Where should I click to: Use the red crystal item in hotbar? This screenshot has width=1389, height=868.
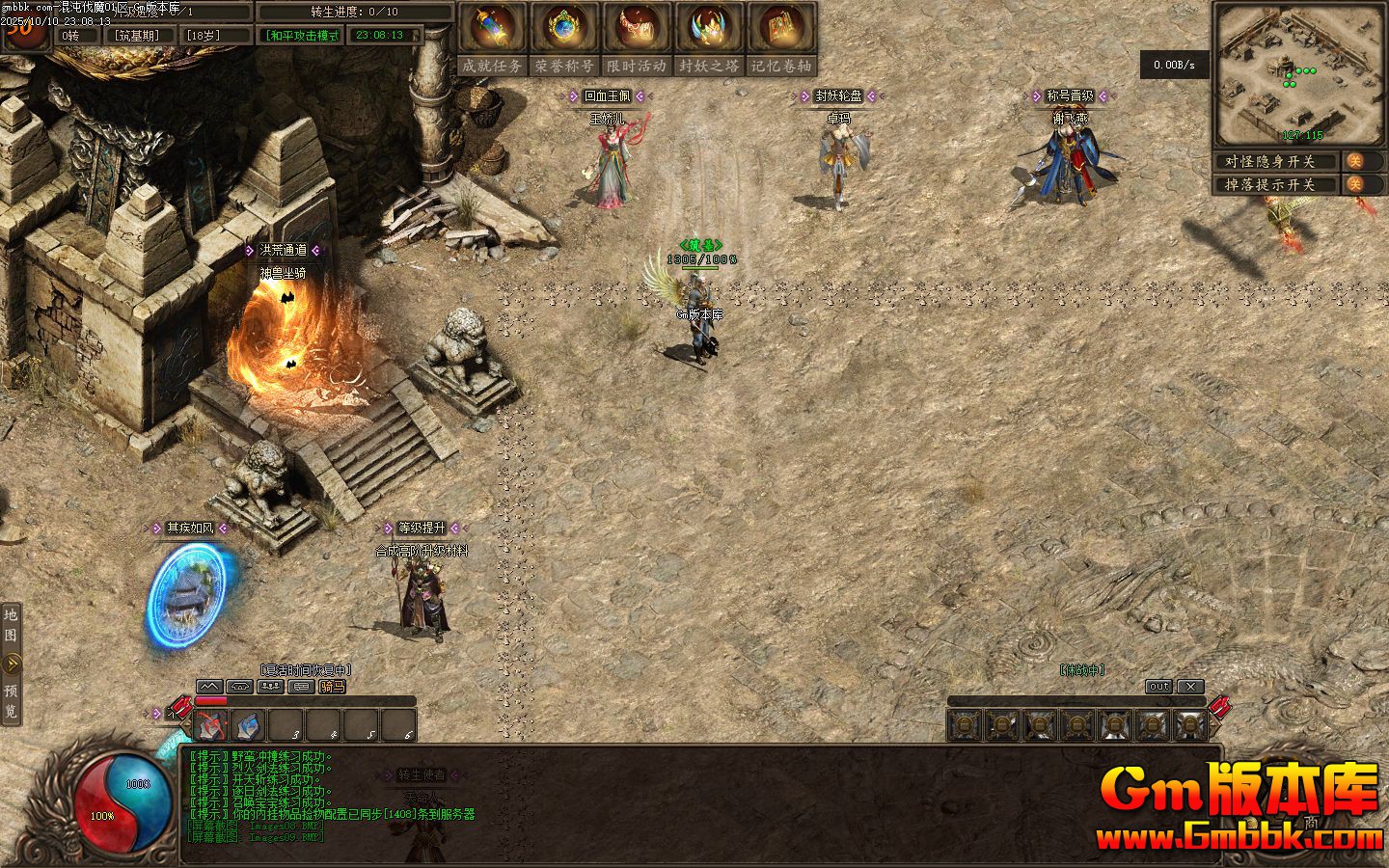point(211,725)
